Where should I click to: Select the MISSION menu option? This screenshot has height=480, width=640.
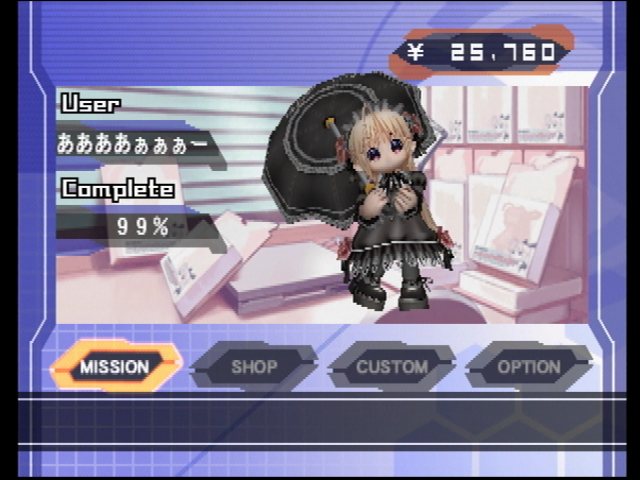tap(115, 367)
